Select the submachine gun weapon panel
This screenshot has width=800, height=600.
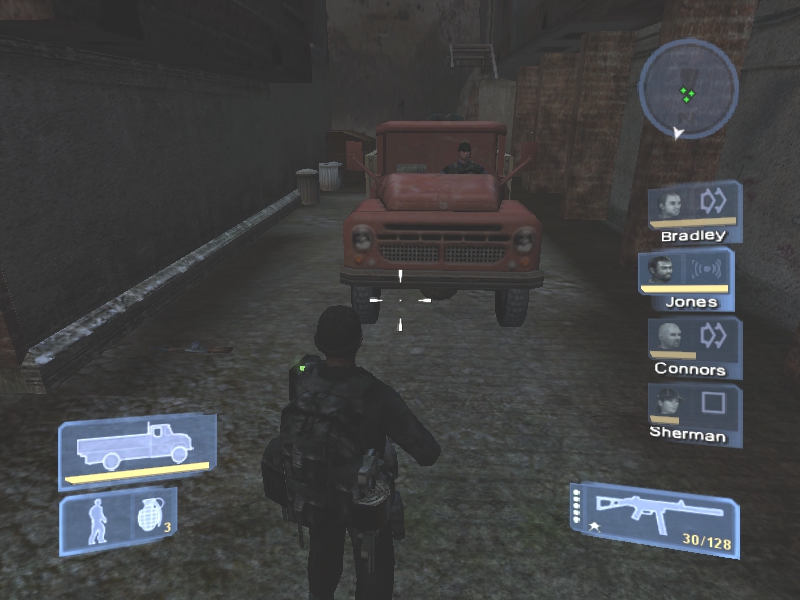[655, 517]
